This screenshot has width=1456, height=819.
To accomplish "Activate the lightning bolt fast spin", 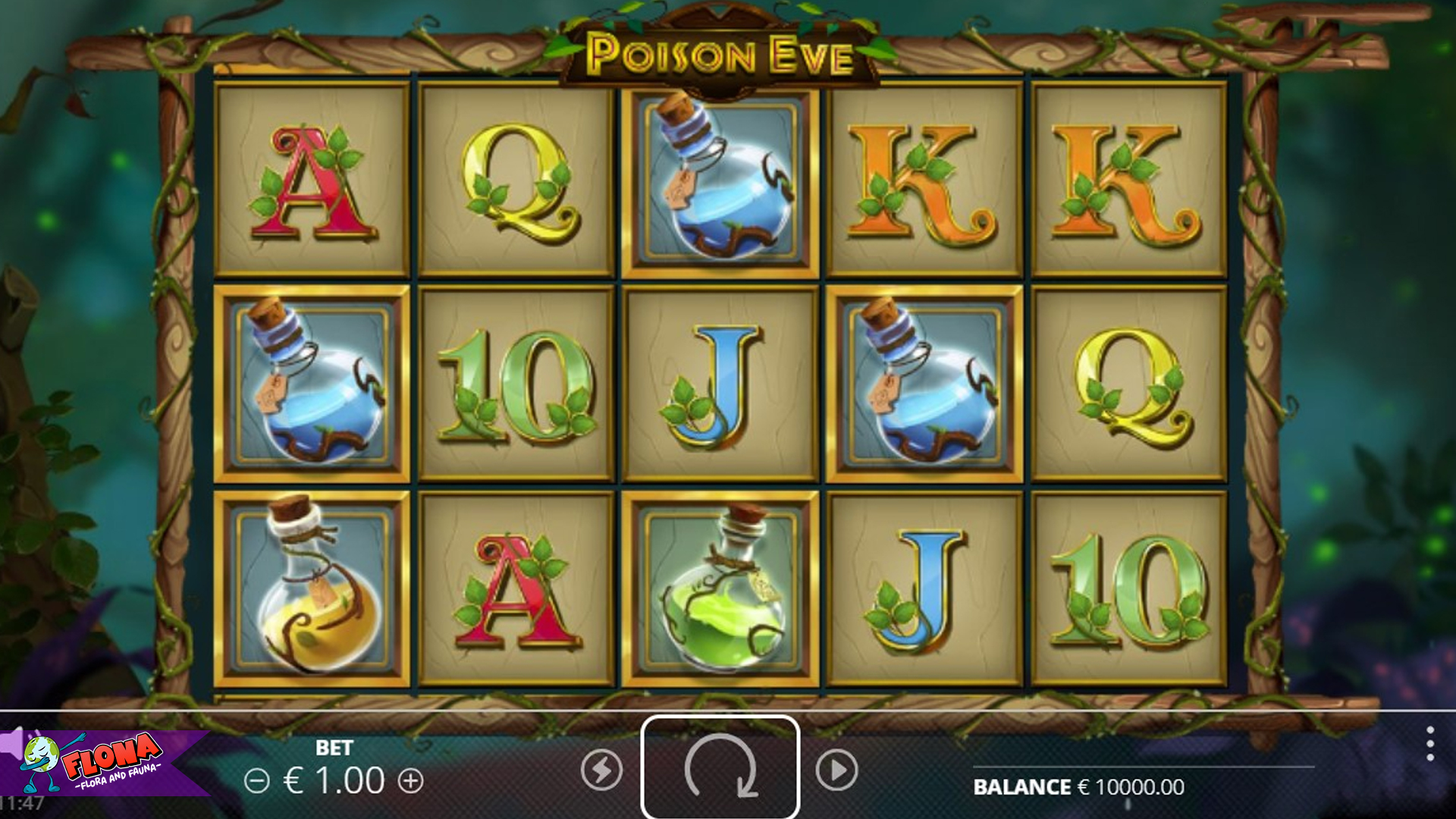I will (x=602, y=771).
